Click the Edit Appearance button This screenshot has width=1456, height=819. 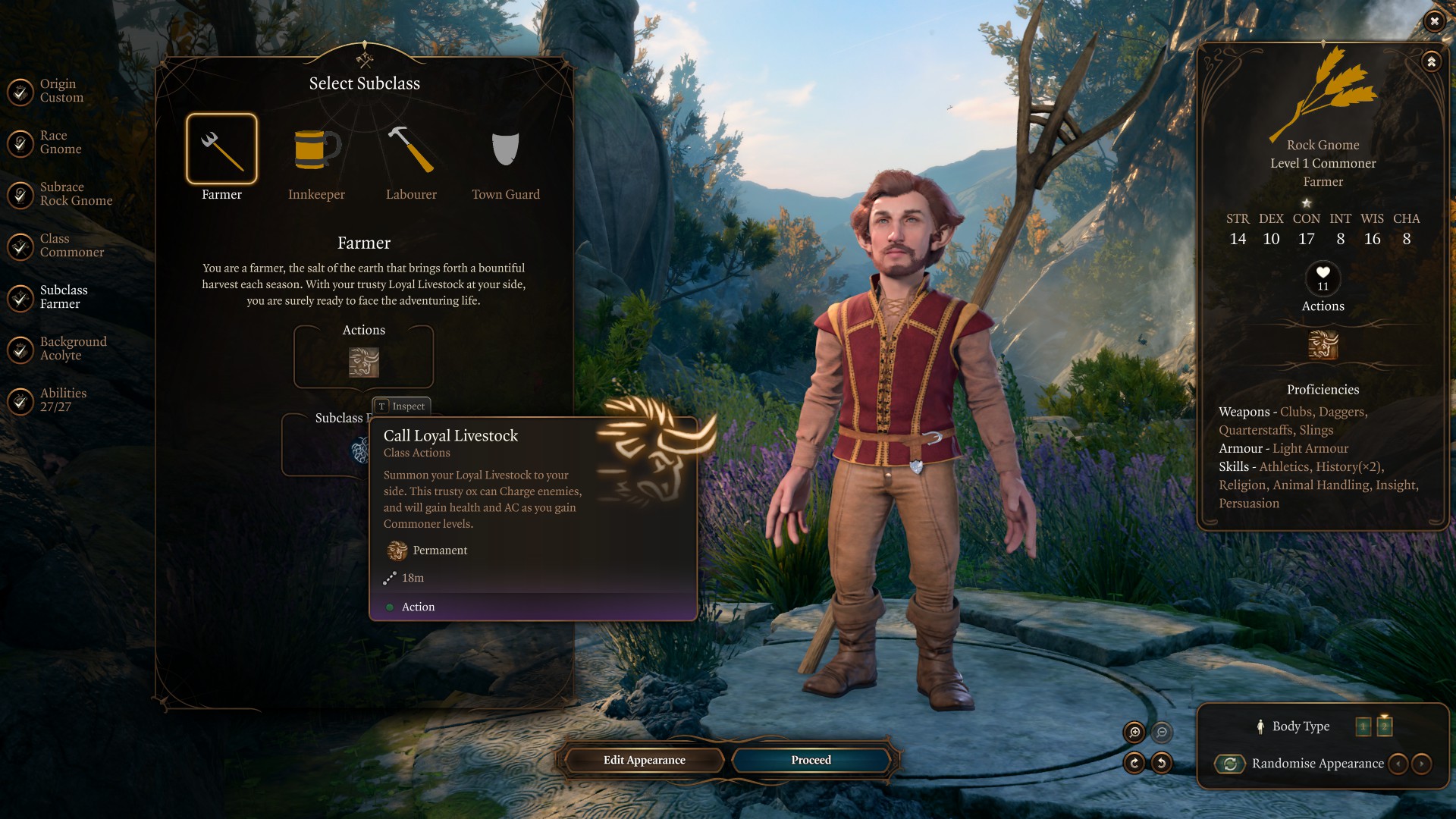pos(644,760)
